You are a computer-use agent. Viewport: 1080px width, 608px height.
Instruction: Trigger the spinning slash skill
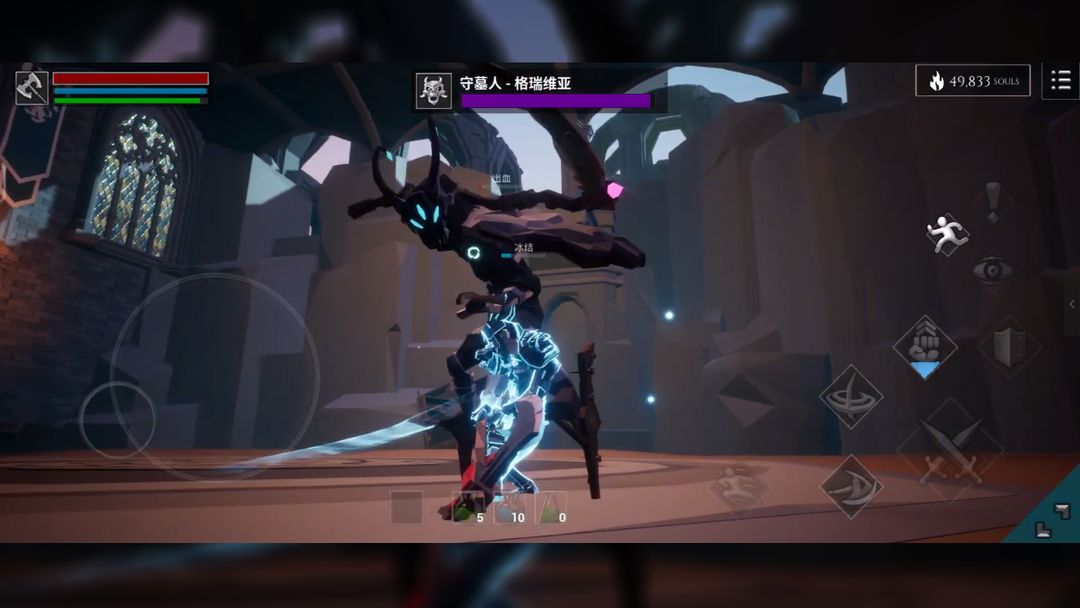851,396
